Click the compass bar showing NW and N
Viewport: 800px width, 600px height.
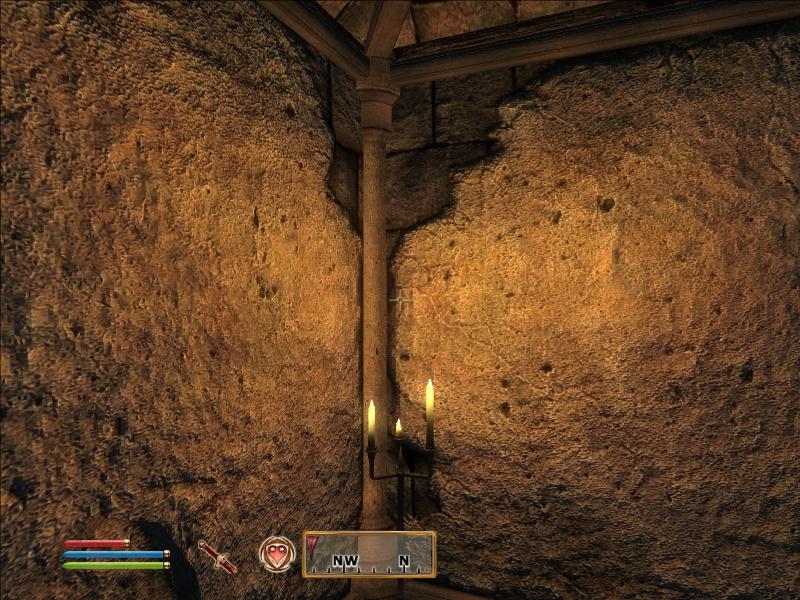[369, 554]
